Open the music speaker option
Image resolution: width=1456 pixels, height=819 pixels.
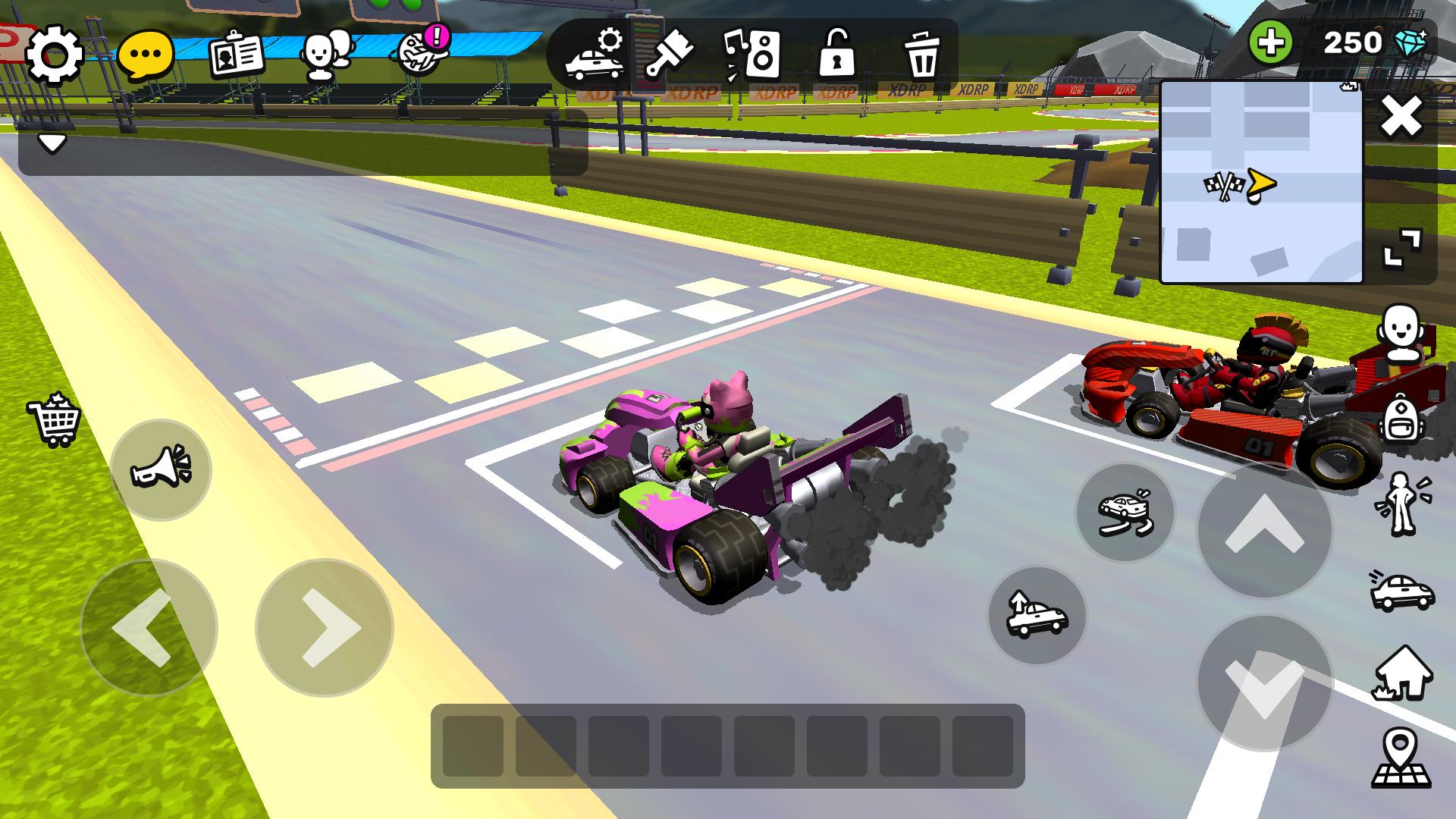click(x=752, y=55)
